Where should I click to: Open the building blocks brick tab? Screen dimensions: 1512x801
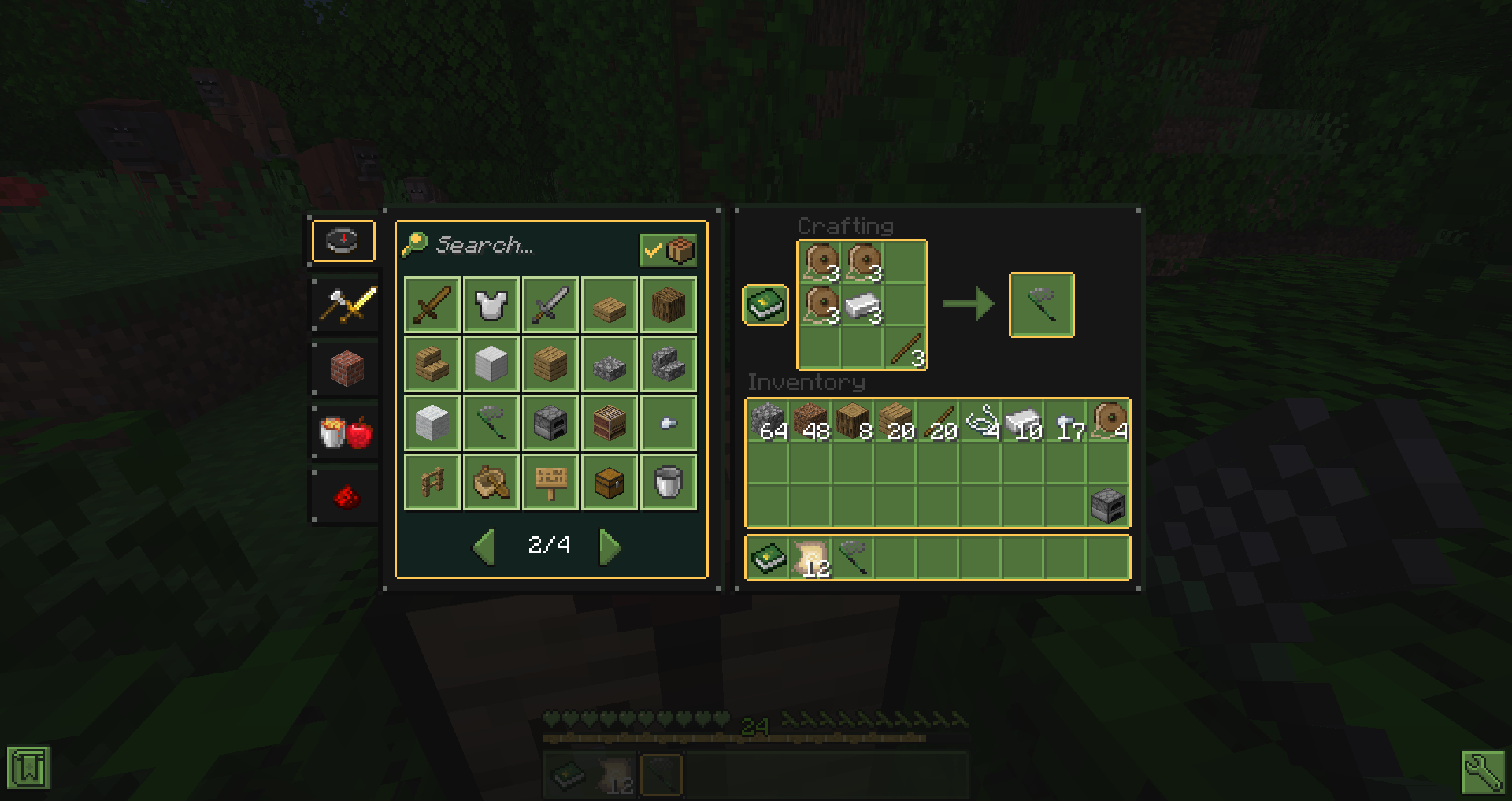(x=345, y=368)
